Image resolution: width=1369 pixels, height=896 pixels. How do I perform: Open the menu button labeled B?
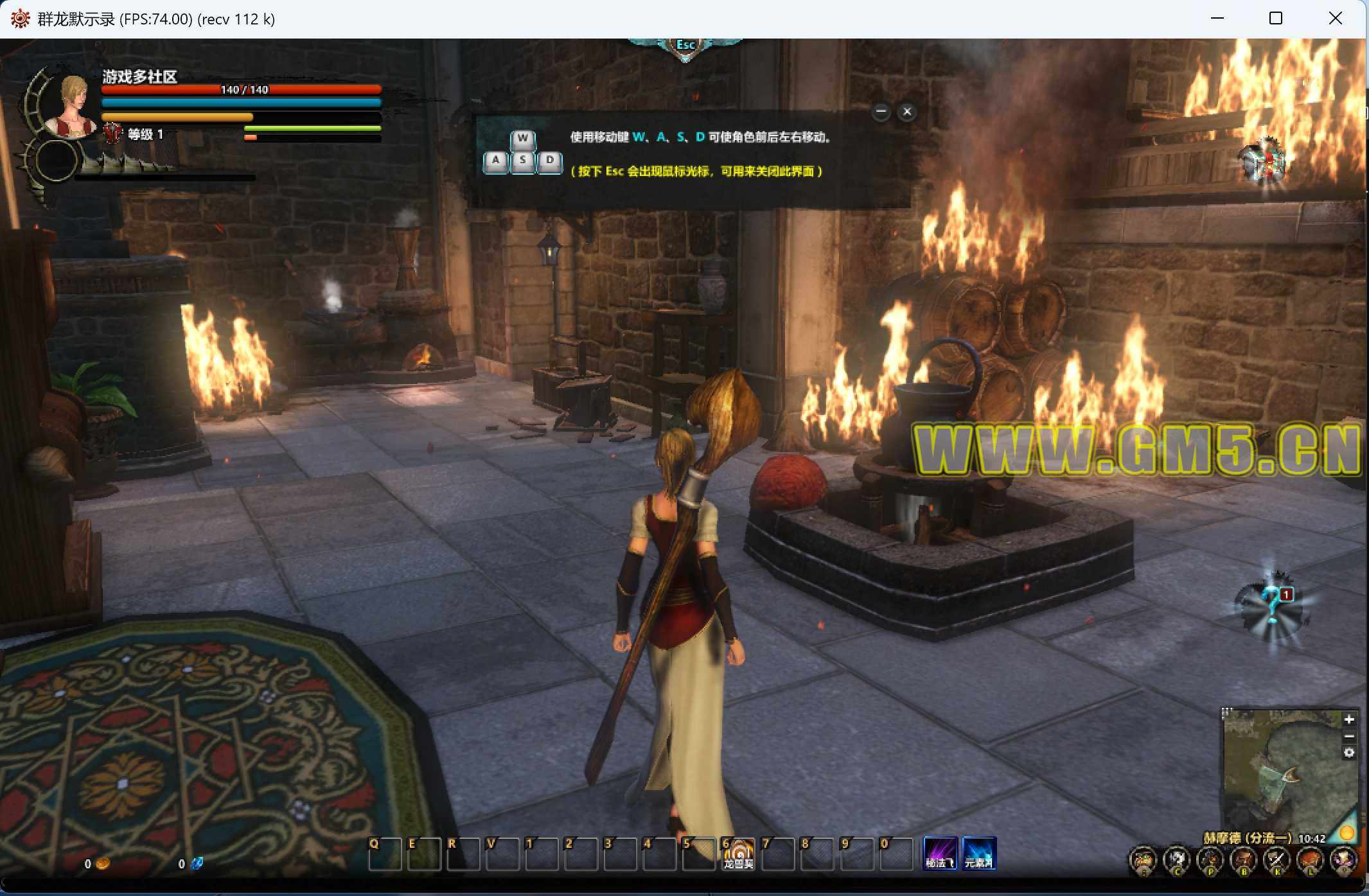1244,859
